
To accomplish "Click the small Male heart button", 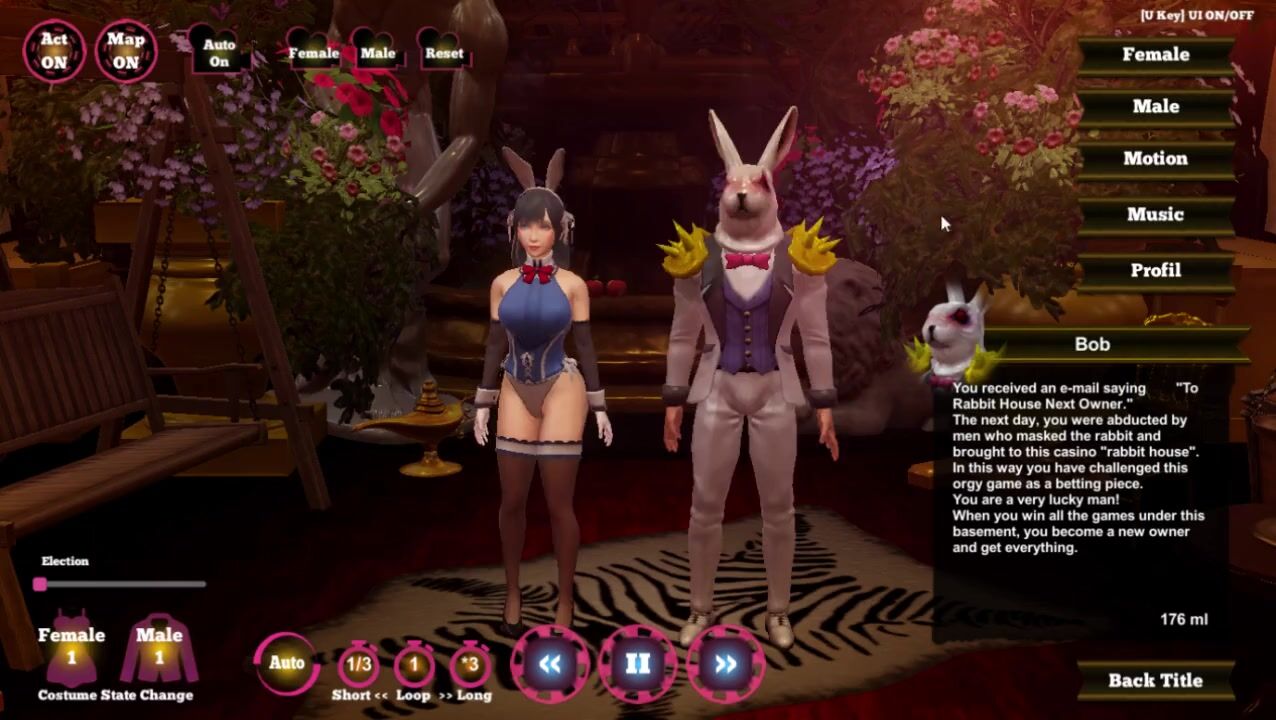I will [x=378, y=53].
